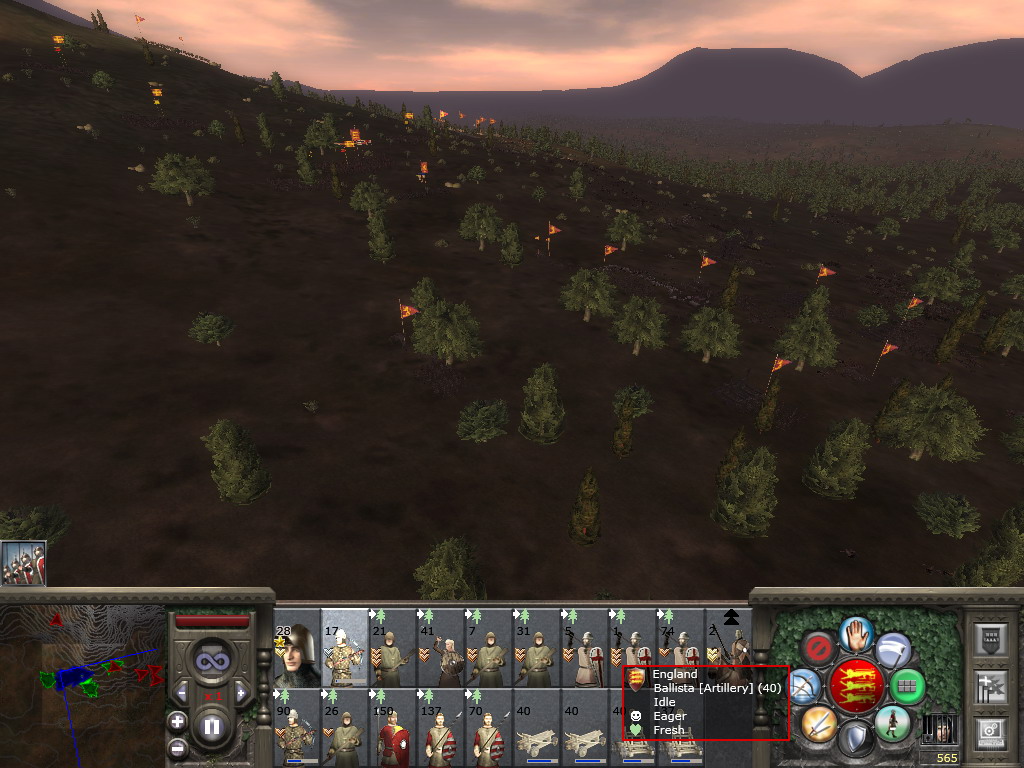The width and height of the screenshot is (1024, 768).
Task: Click the red halt (no-entry) order button
Action: point(819,647)
